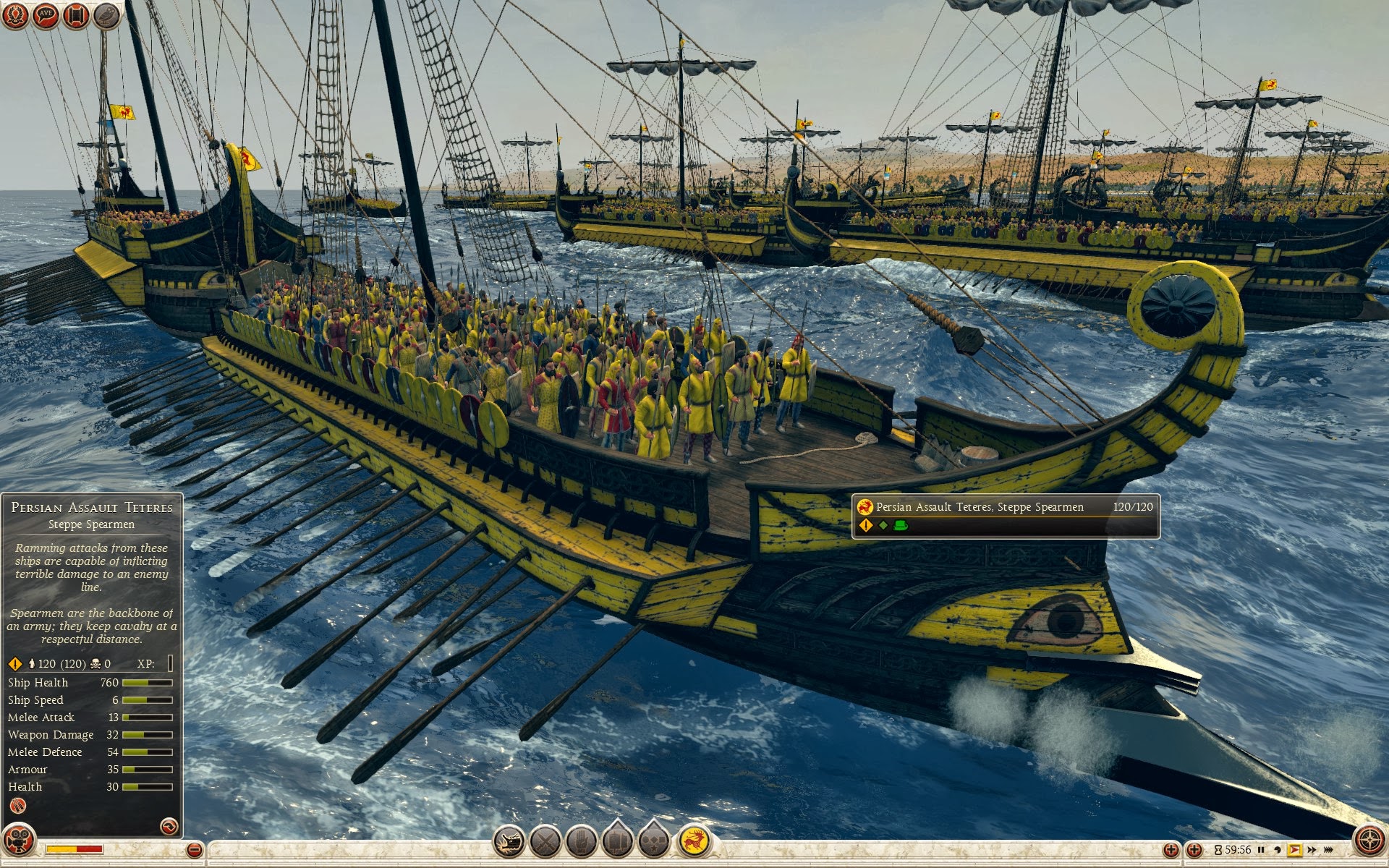Choose the fastest triple-arrow speed
The width and height of the screenshot is (1389, 868).
(1328, 850)
